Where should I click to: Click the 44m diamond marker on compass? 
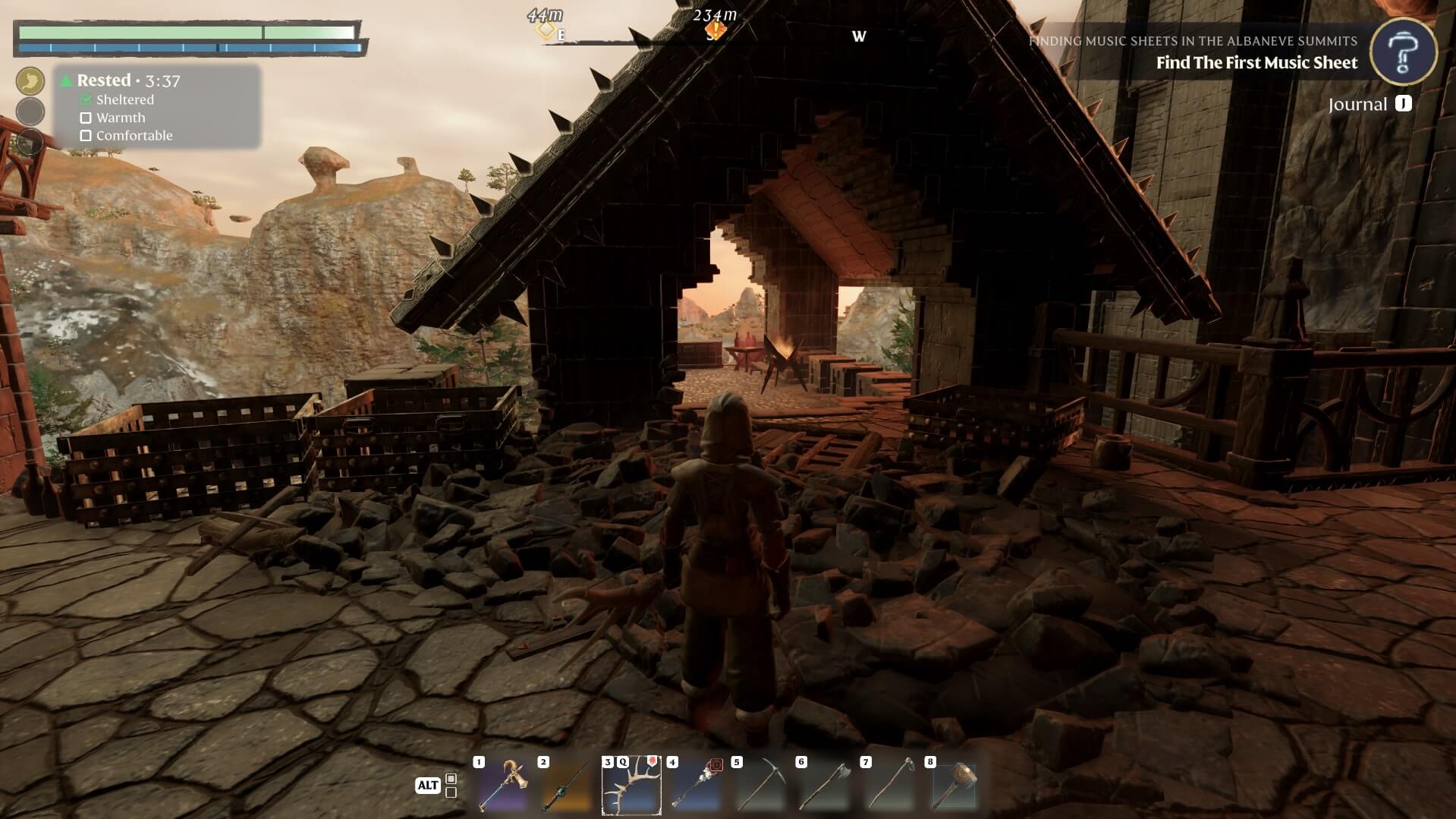(x=546, y=30)
